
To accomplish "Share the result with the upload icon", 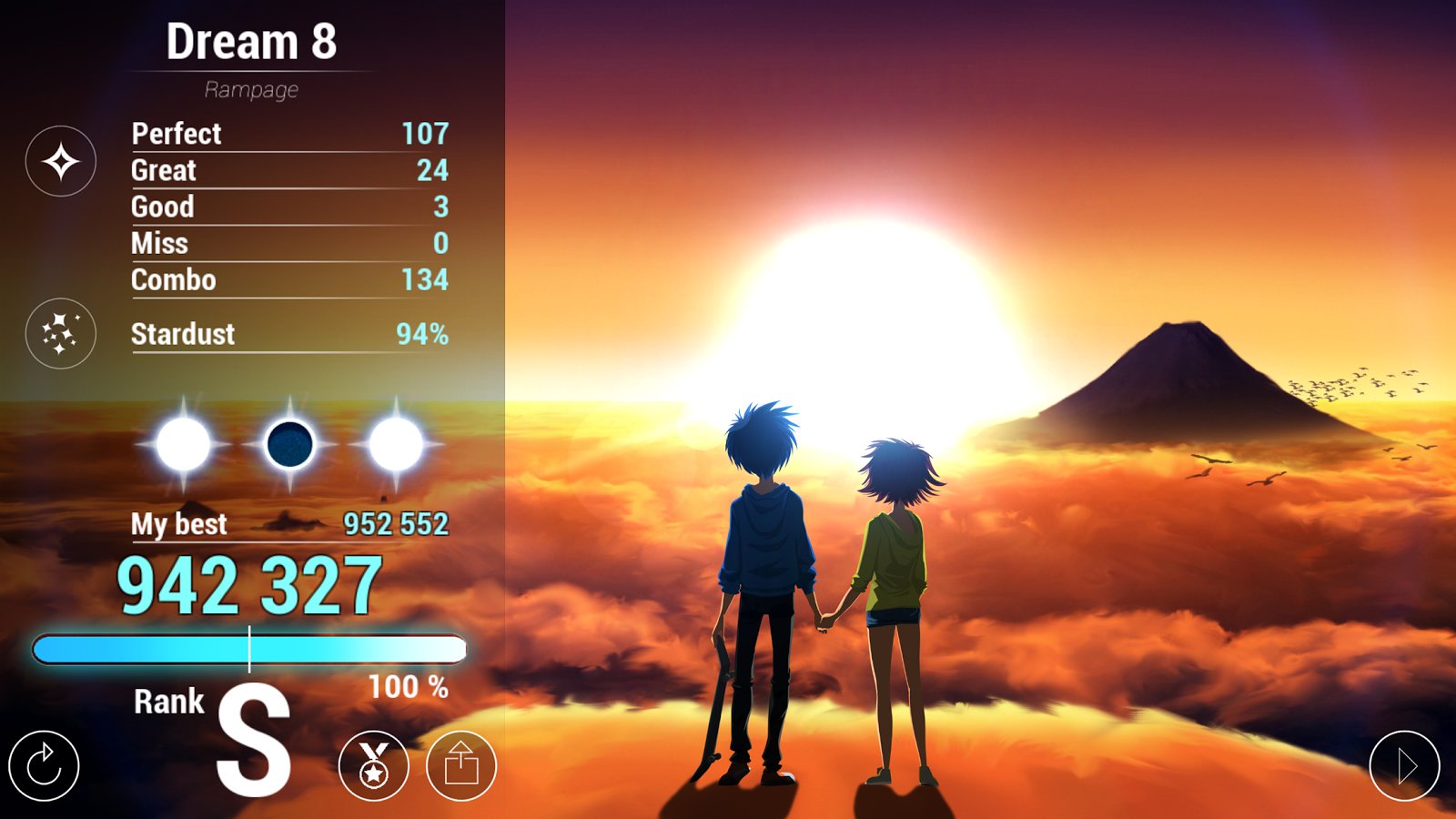I will [x=461, y=766].
